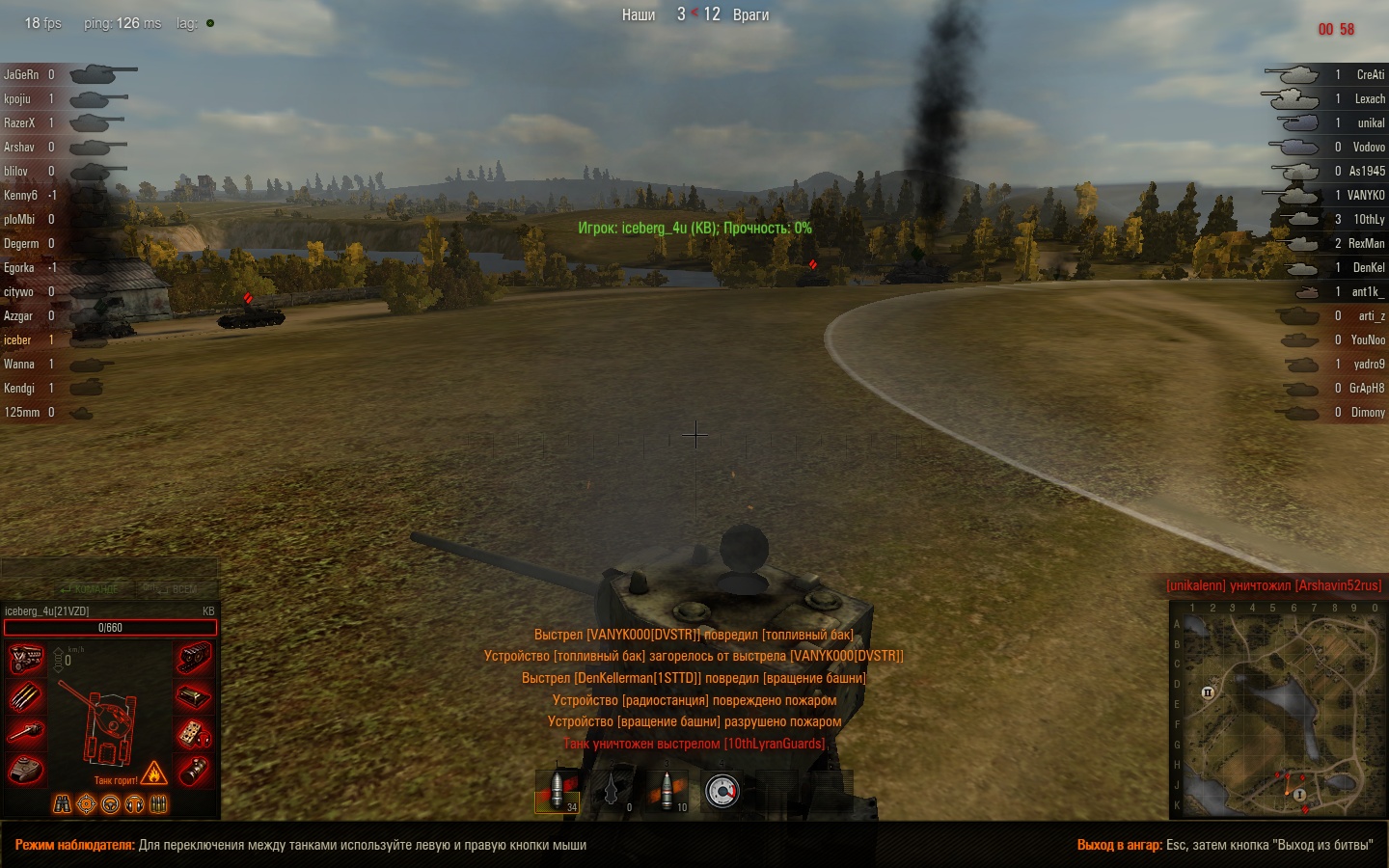Click the radio module icon

[x=194, y=733]
